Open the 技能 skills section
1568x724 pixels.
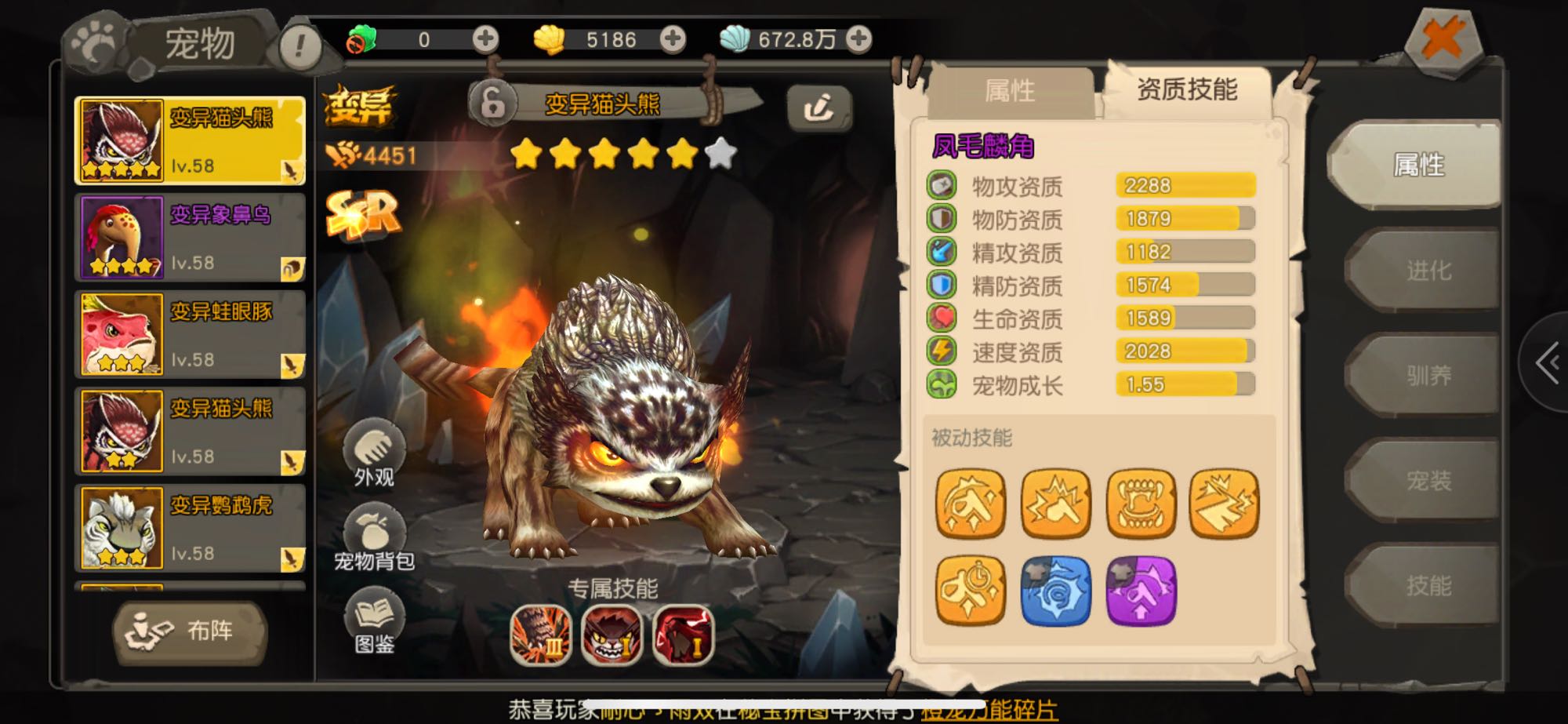pyautogui.click(x=1427, y=585)
